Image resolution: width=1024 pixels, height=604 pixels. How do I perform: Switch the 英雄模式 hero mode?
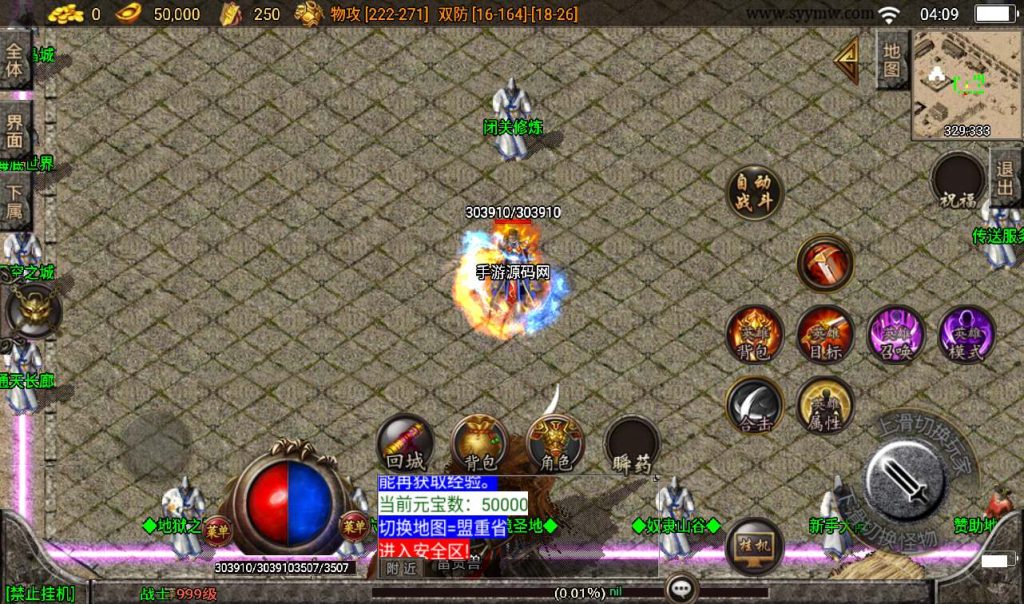pyautogui.click(x=966, y=335)
